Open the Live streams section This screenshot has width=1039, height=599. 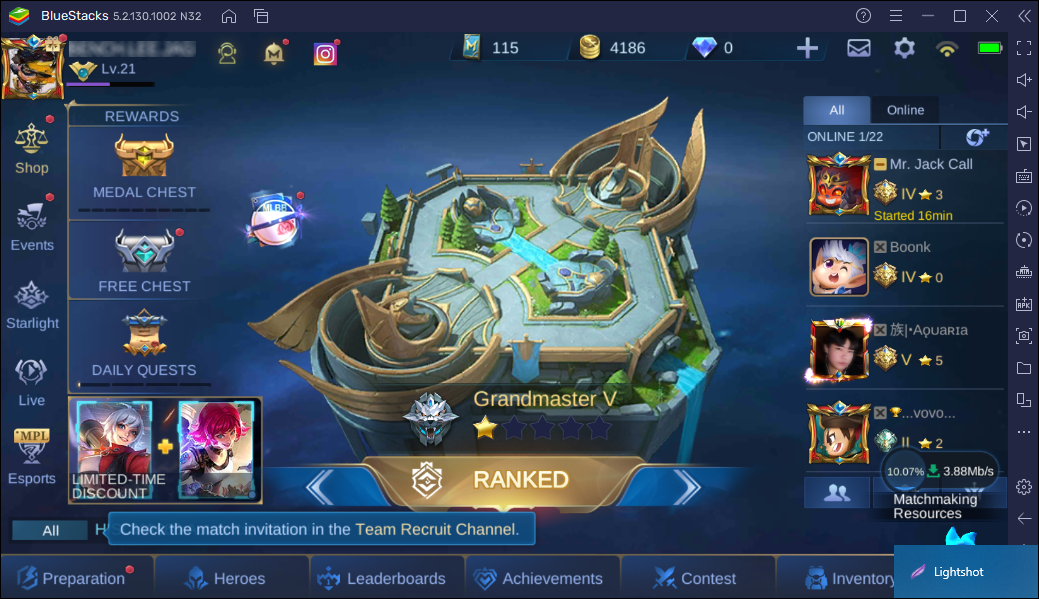tap(32, 381)
